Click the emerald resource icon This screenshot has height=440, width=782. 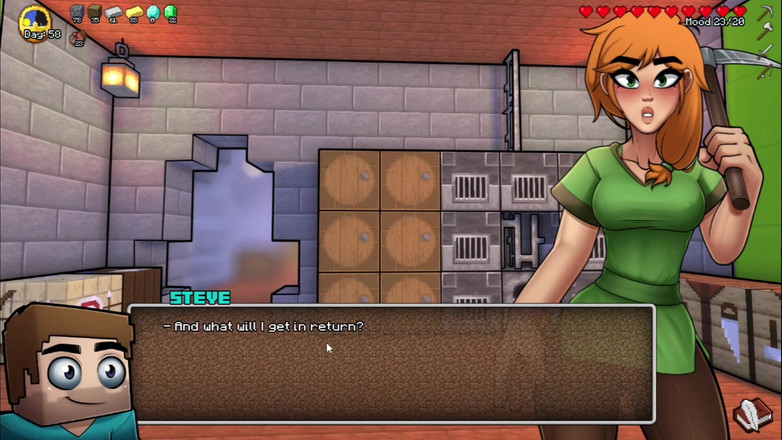pos(170,13)
